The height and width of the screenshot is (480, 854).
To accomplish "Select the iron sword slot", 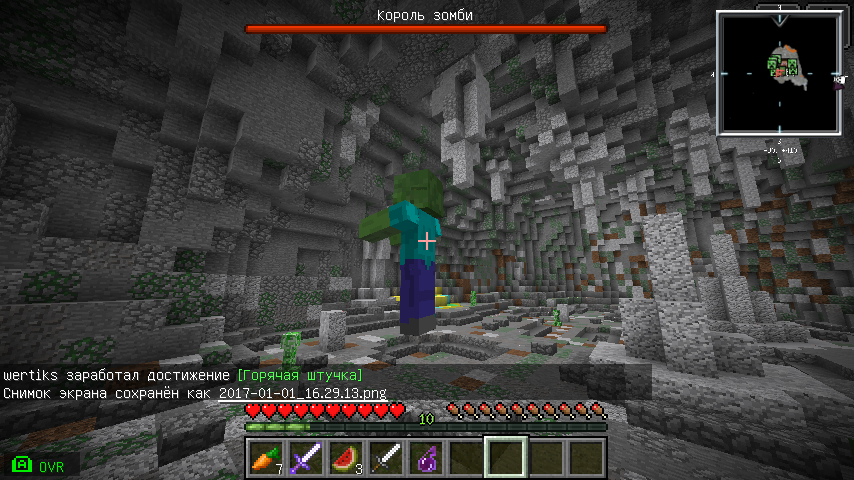I will [x=385, y=457].
